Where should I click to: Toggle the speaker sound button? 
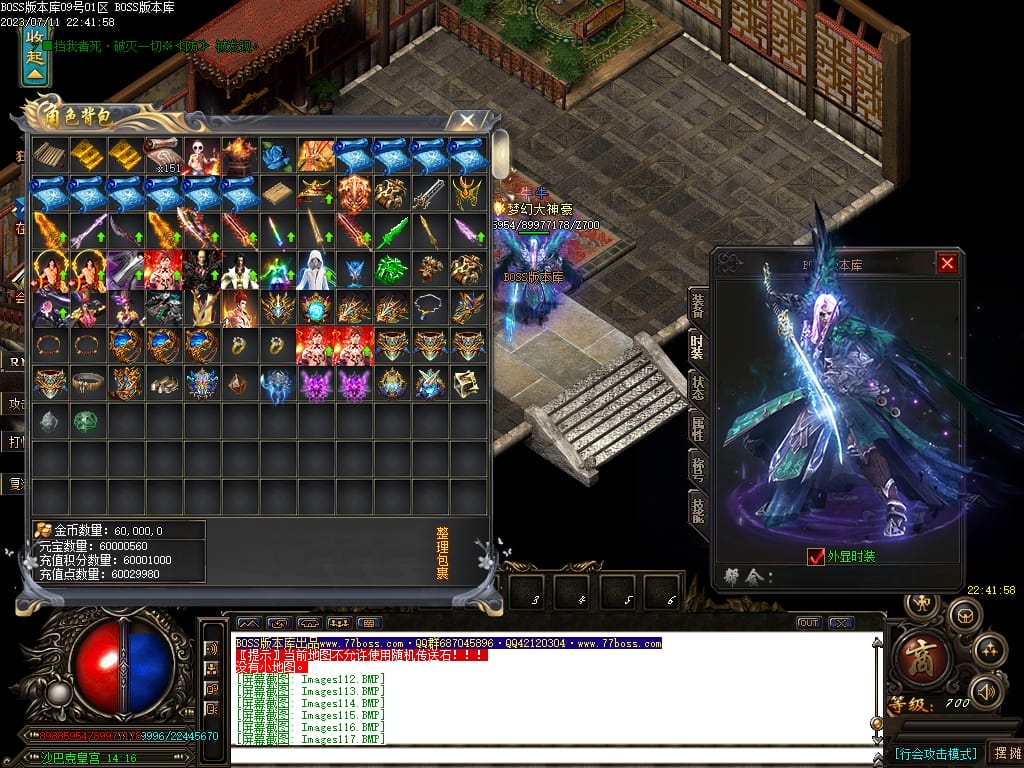pos(987,690)
